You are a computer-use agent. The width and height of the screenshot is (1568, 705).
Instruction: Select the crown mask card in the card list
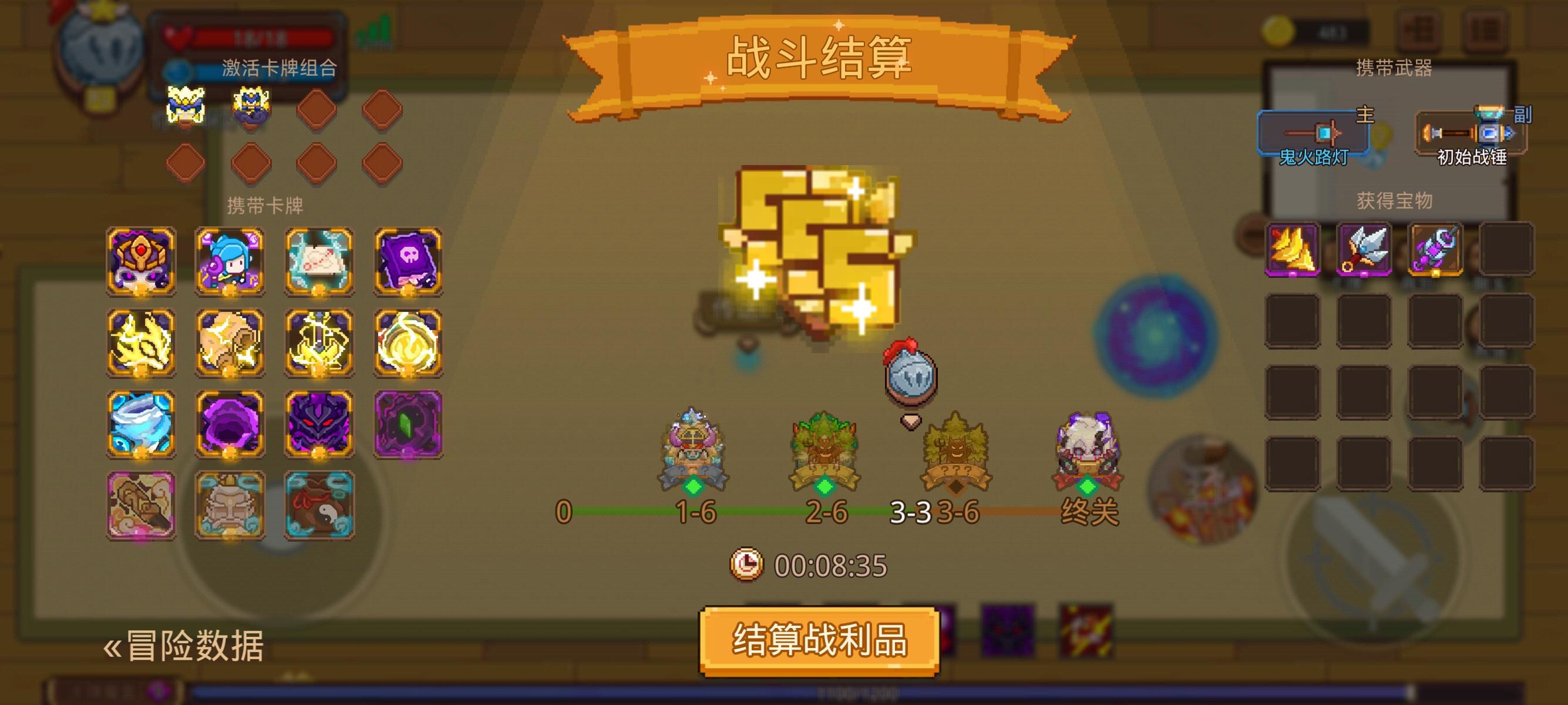pos(141,261)
